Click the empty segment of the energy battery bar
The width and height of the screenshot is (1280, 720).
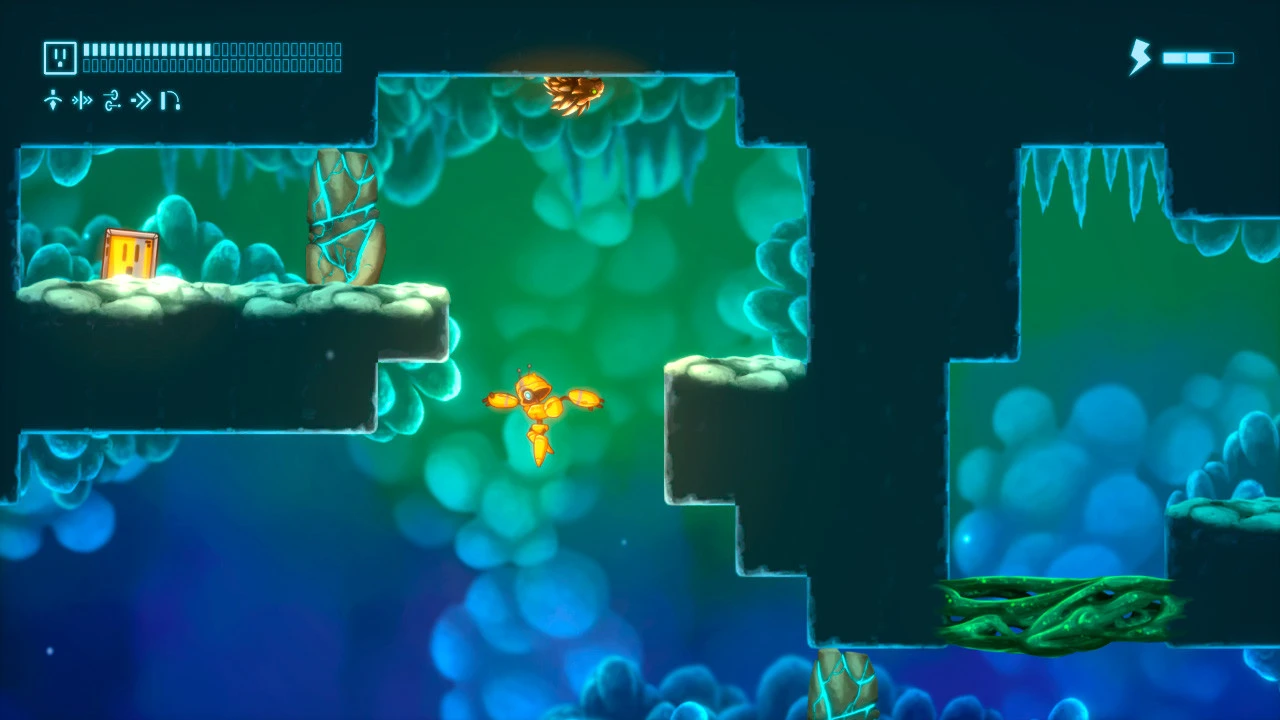1222,58
